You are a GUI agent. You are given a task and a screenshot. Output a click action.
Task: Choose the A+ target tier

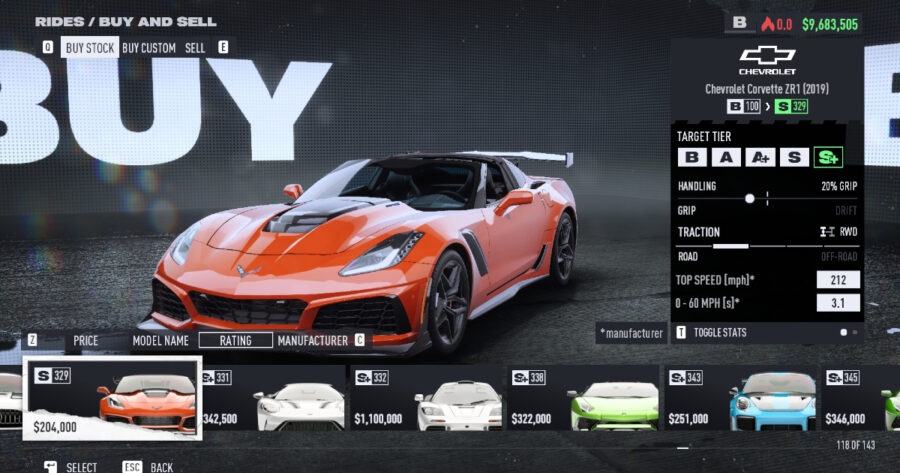pos(761,157)
